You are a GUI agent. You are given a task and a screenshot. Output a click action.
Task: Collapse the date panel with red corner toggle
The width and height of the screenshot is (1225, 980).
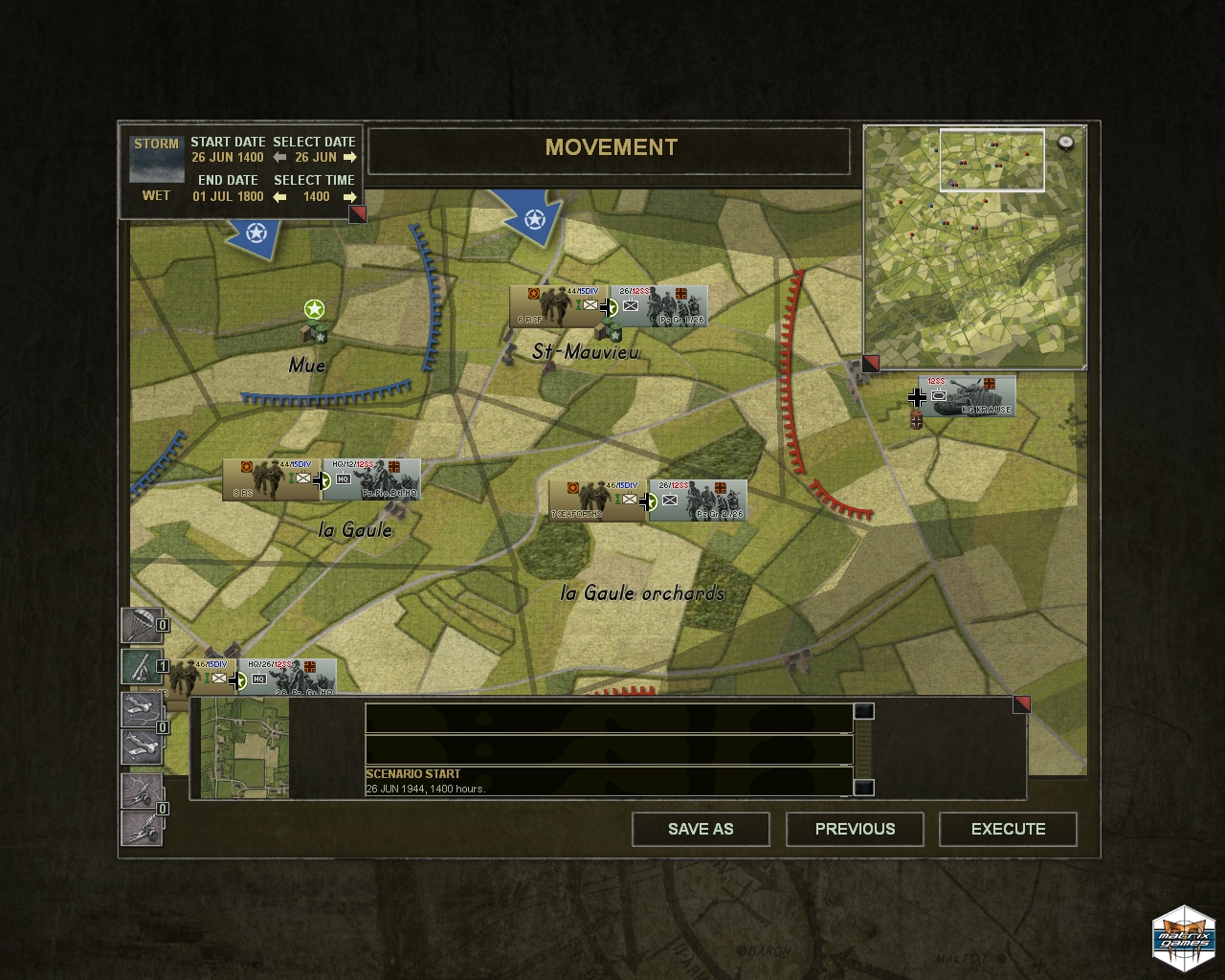(357, 214)
